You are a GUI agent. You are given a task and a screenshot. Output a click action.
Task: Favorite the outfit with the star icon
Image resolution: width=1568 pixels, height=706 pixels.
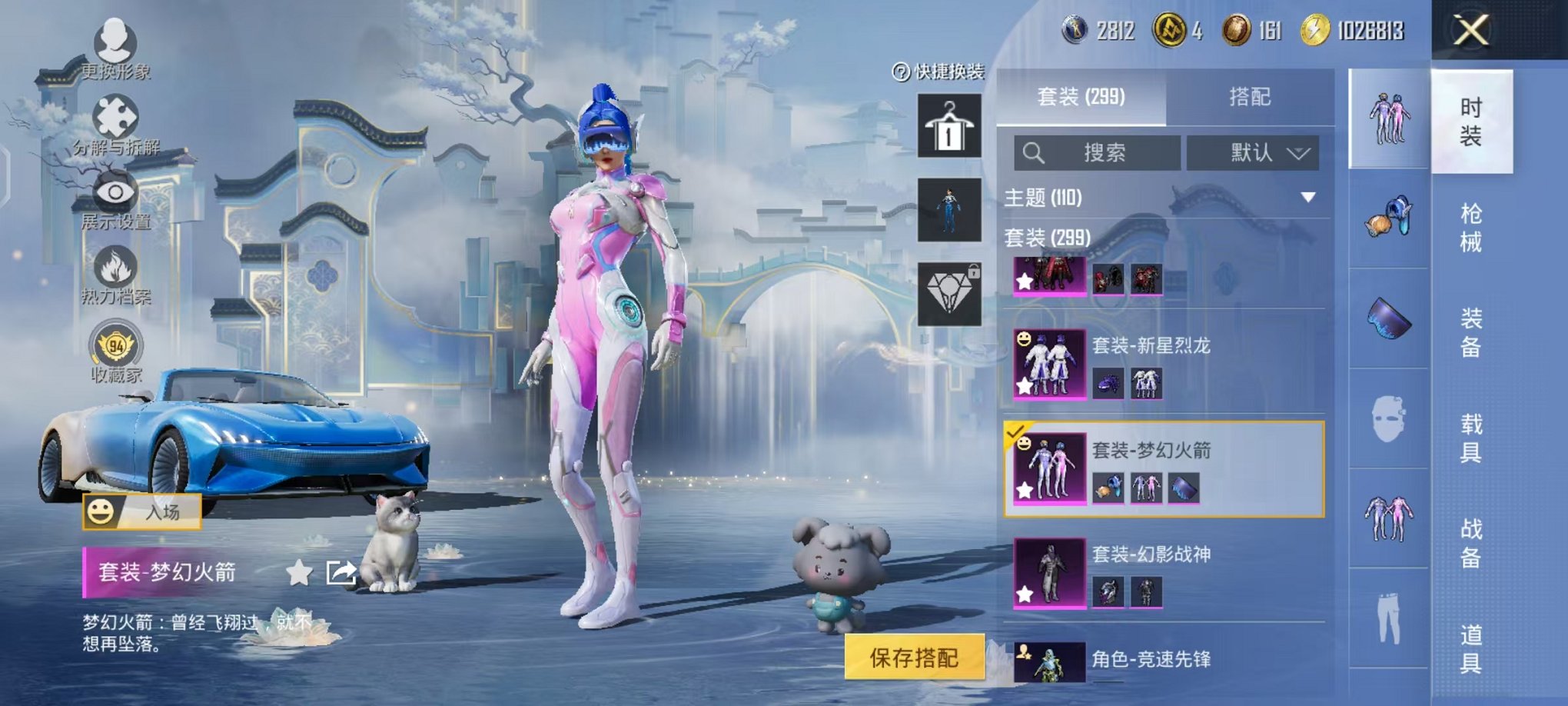click(299, 572)
